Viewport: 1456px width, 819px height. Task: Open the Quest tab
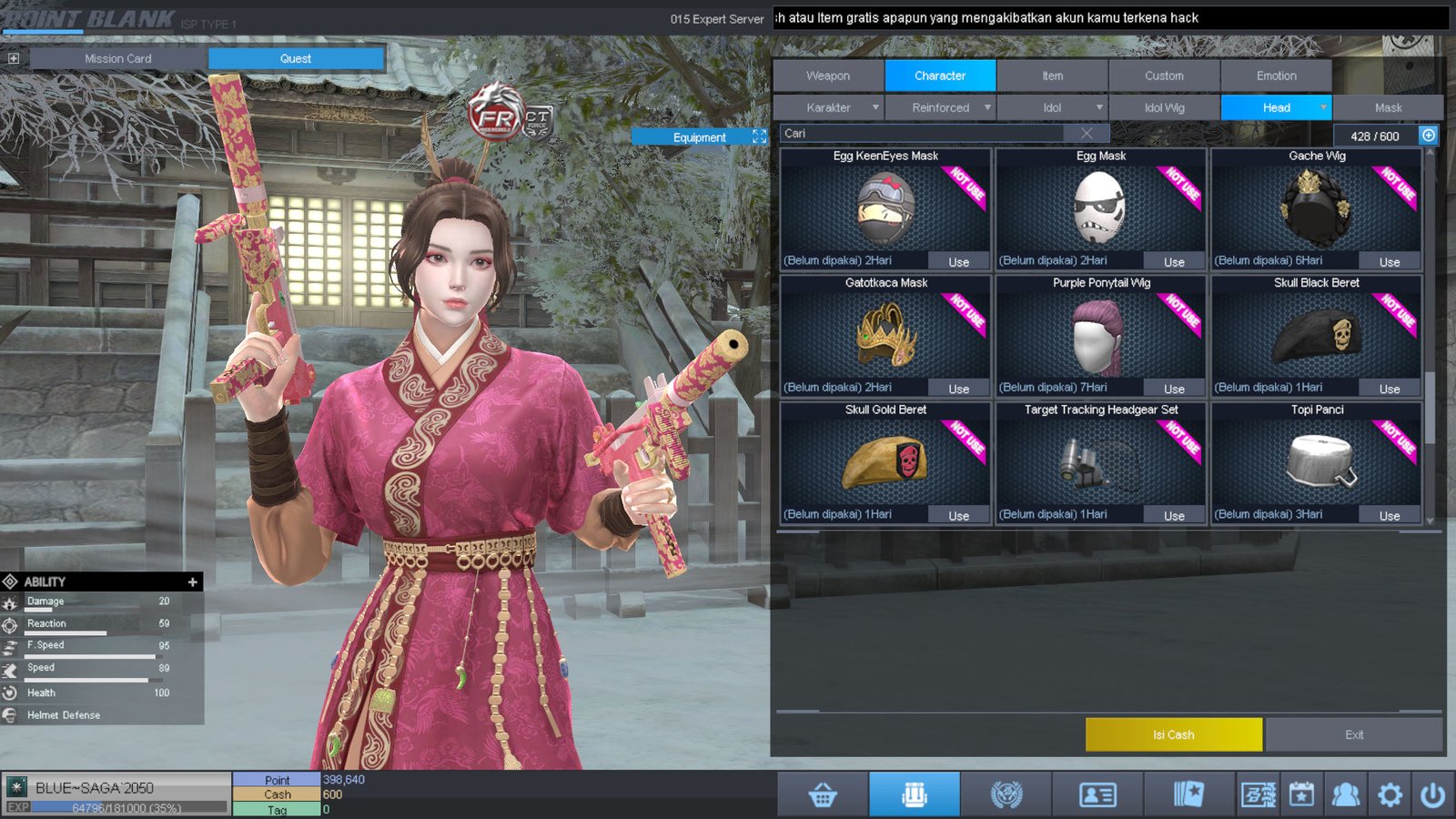point(296,58)
